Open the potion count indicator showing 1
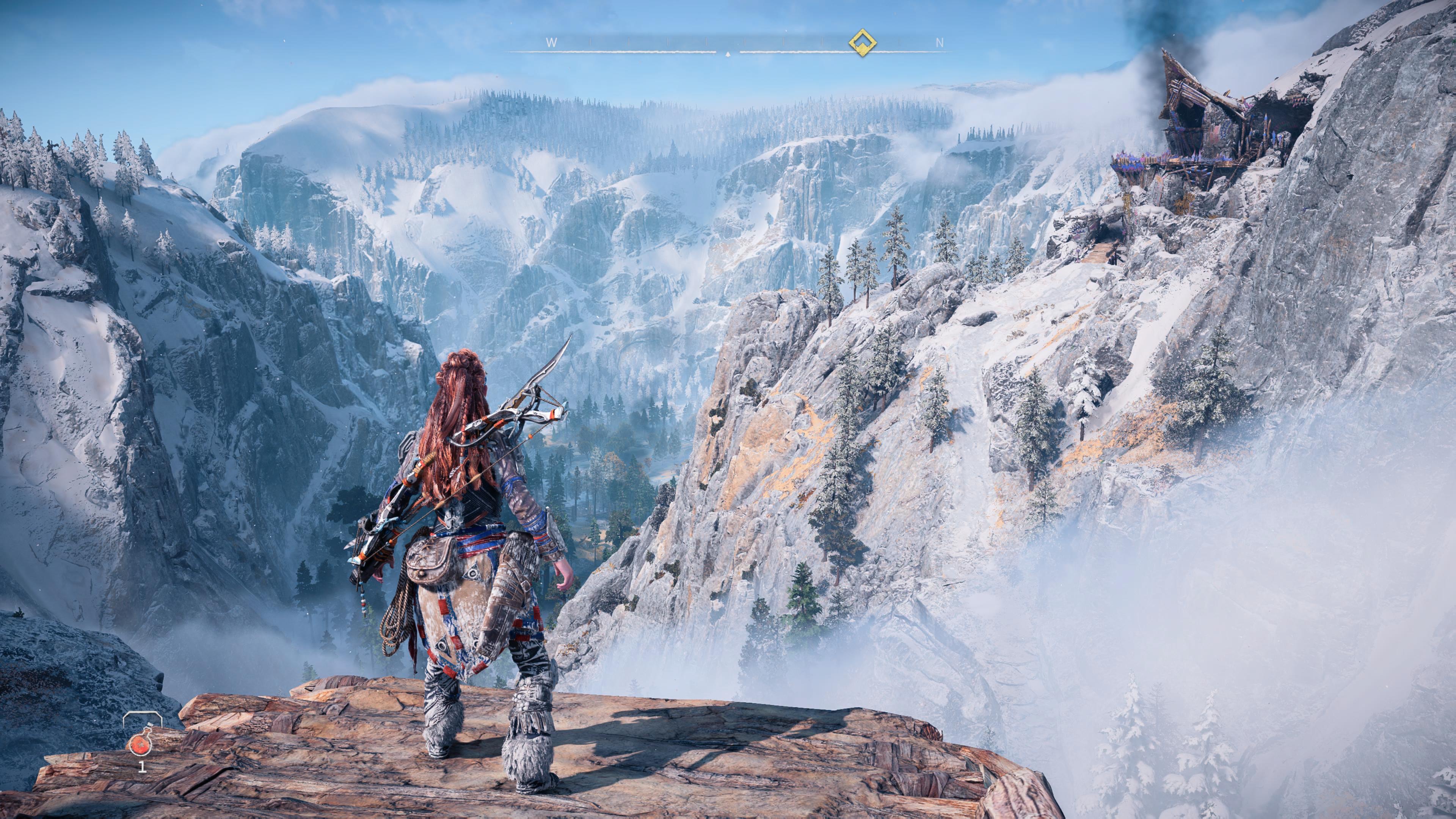1456x819 pixels. coord(143,769)
